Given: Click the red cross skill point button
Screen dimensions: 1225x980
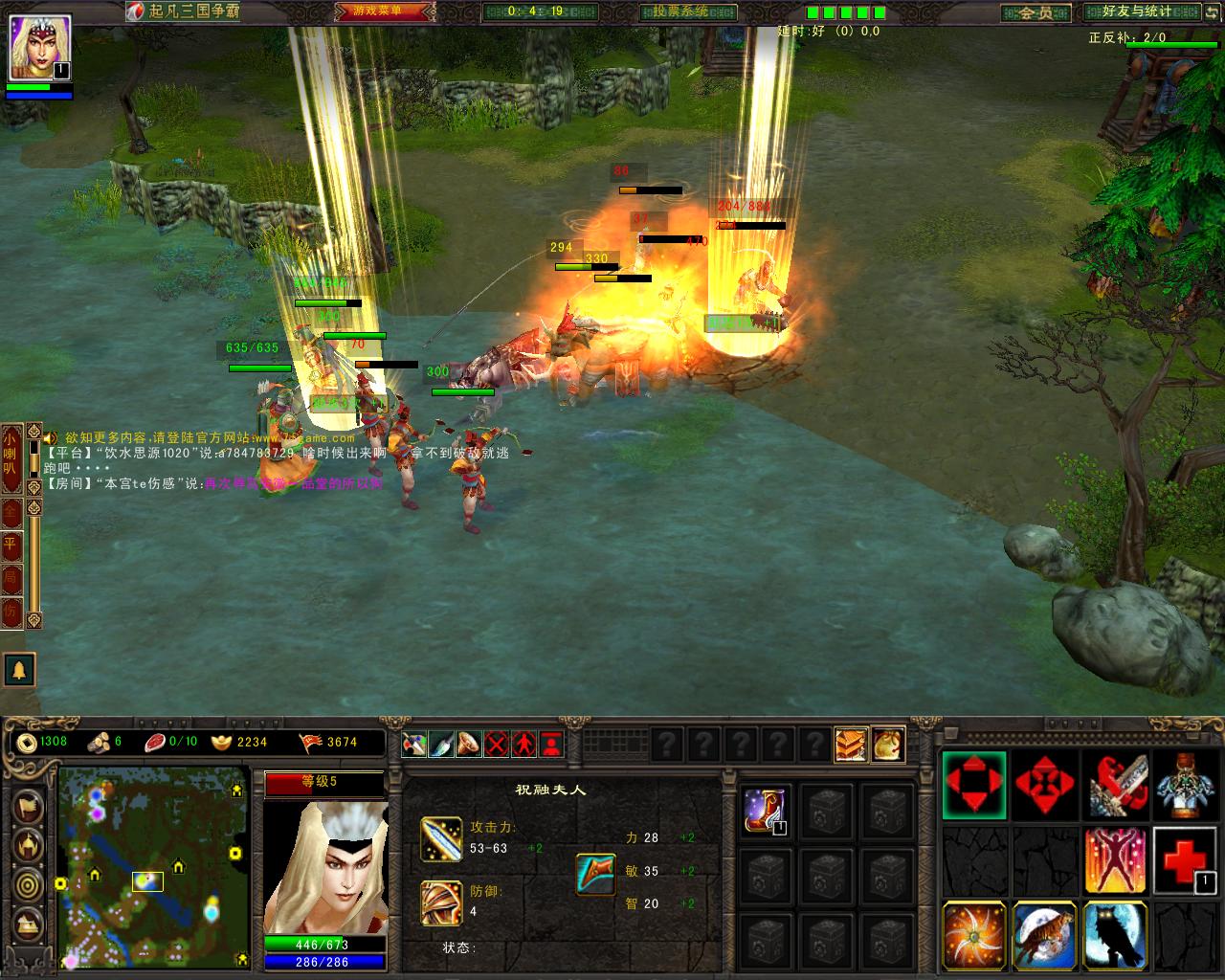Looking at the screenshot, I should tap(1186, 860).
